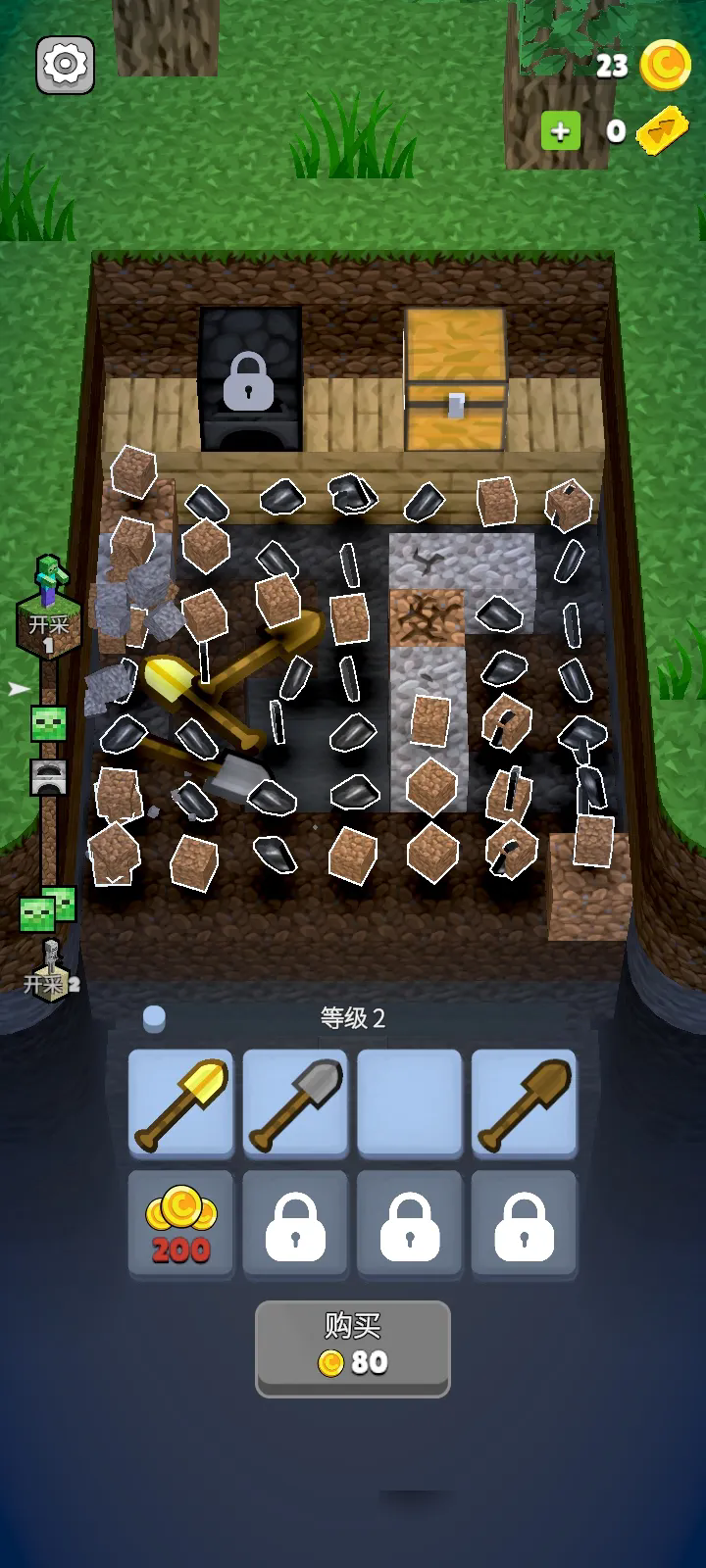
Task: Unlock the 200 coin slot
Action: 181,1225
